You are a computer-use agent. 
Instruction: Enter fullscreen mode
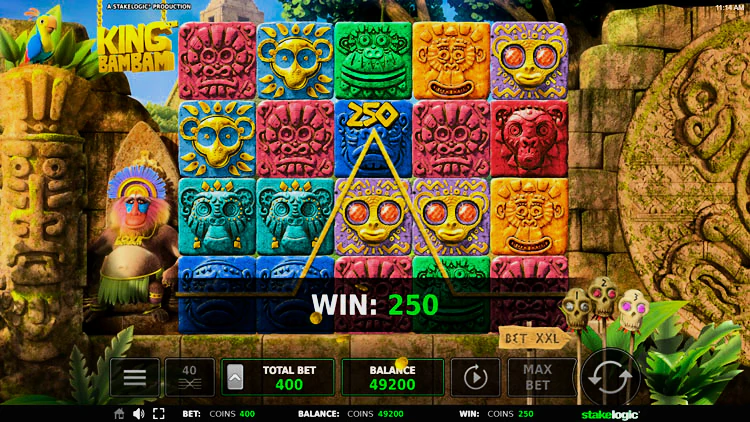click(158, 414)
